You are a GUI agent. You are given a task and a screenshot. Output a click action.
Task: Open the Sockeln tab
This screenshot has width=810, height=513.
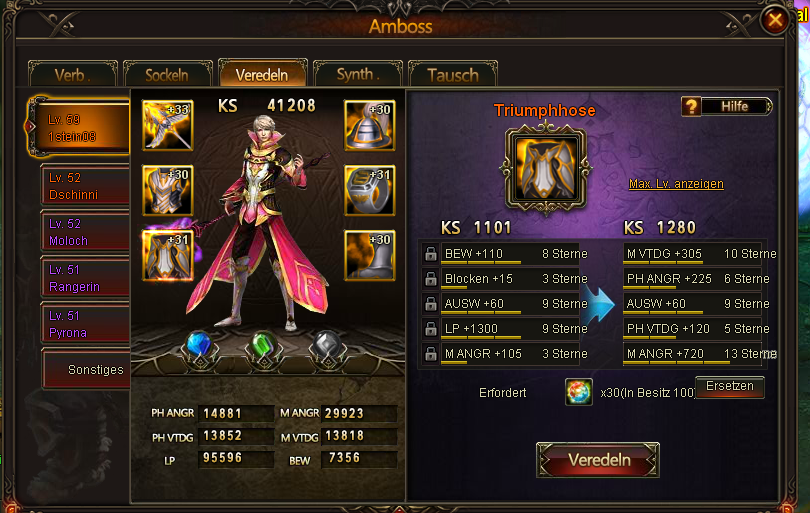click(167, 75)
